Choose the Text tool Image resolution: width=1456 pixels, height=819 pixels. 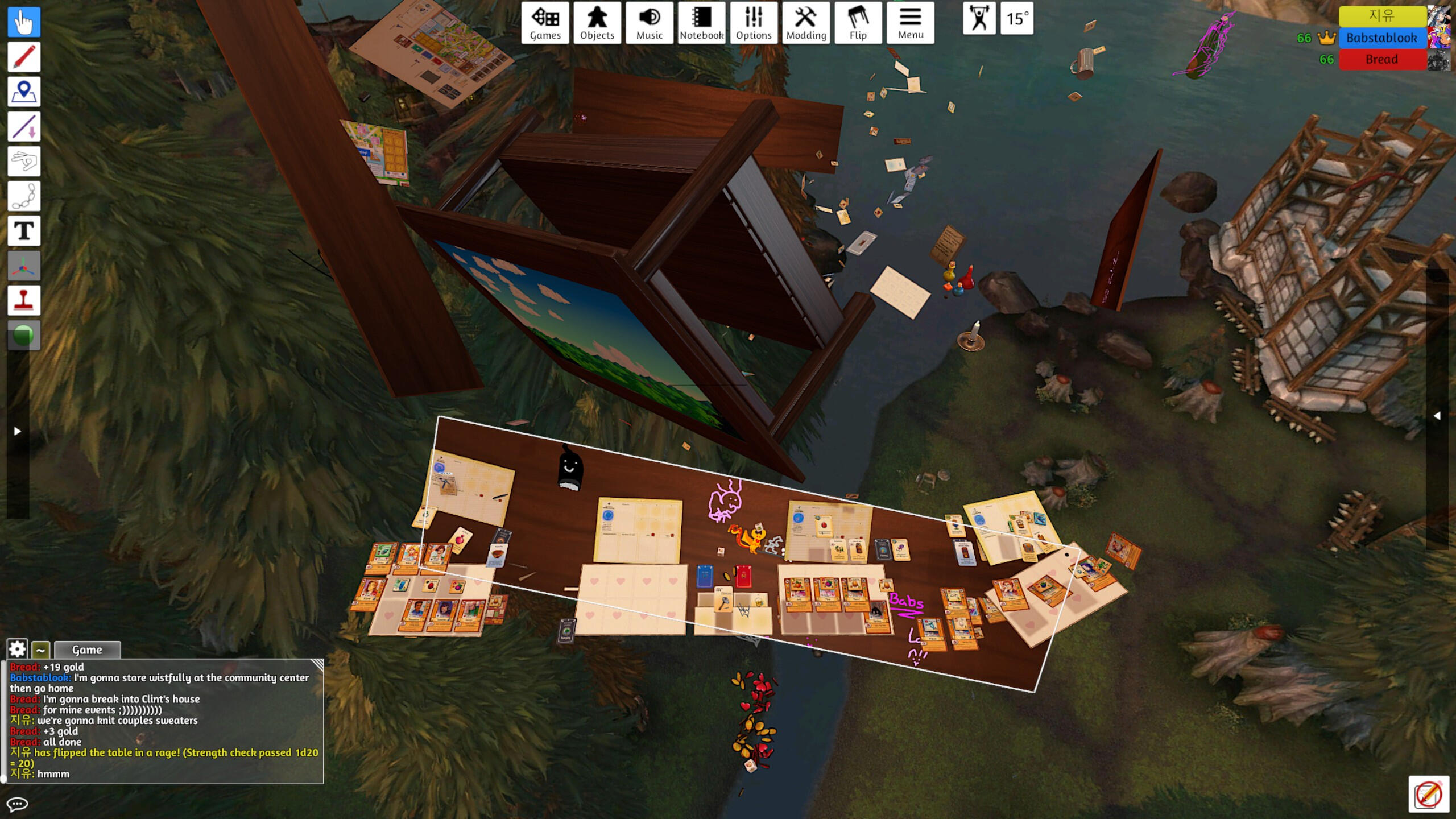point(24,231)
